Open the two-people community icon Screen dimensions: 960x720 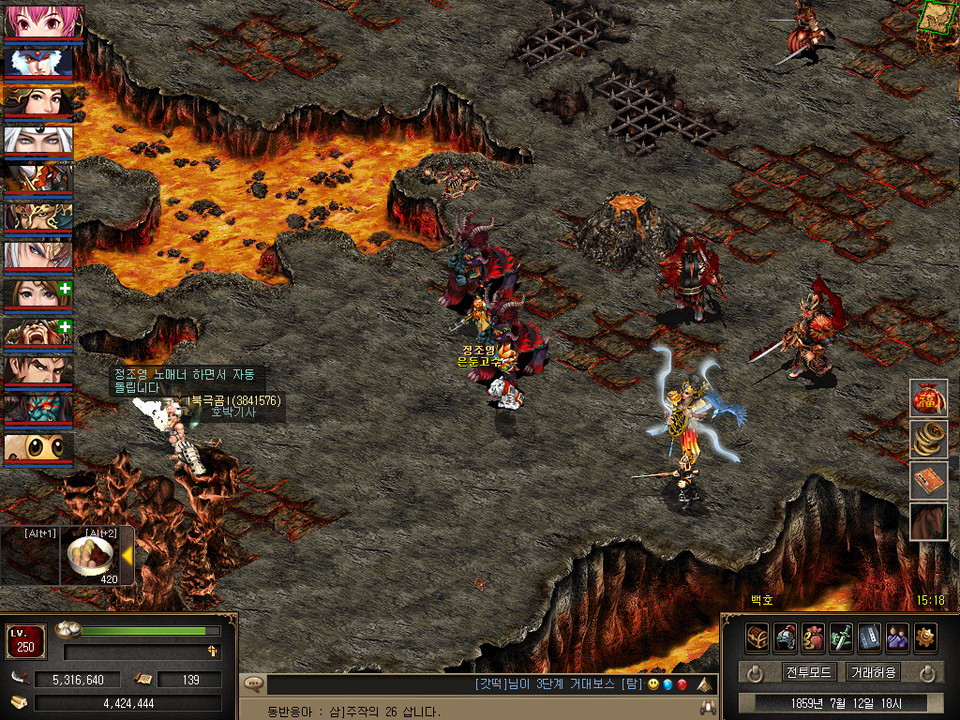(x=897, y=637)
